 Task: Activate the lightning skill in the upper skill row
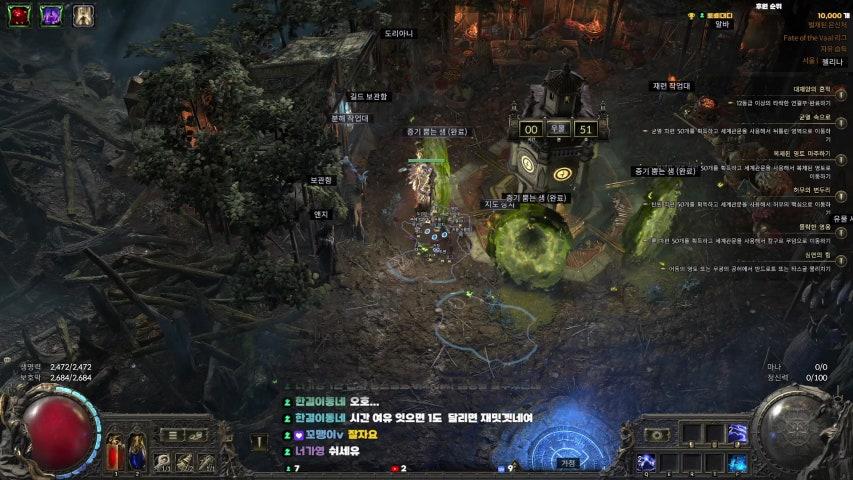738,433
